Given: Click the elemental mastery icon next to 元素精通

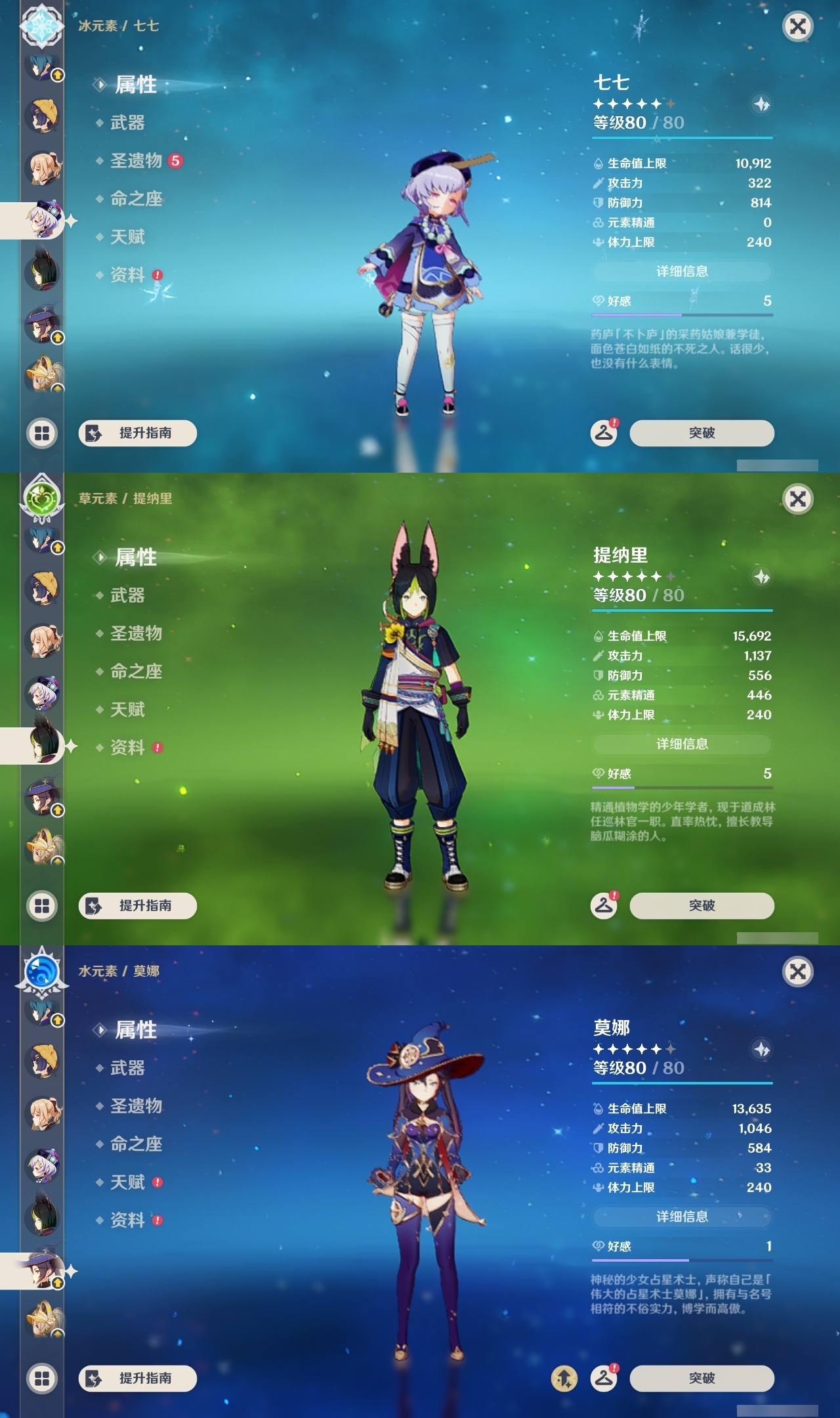Looking at the screenshot, I should (598, 223).
